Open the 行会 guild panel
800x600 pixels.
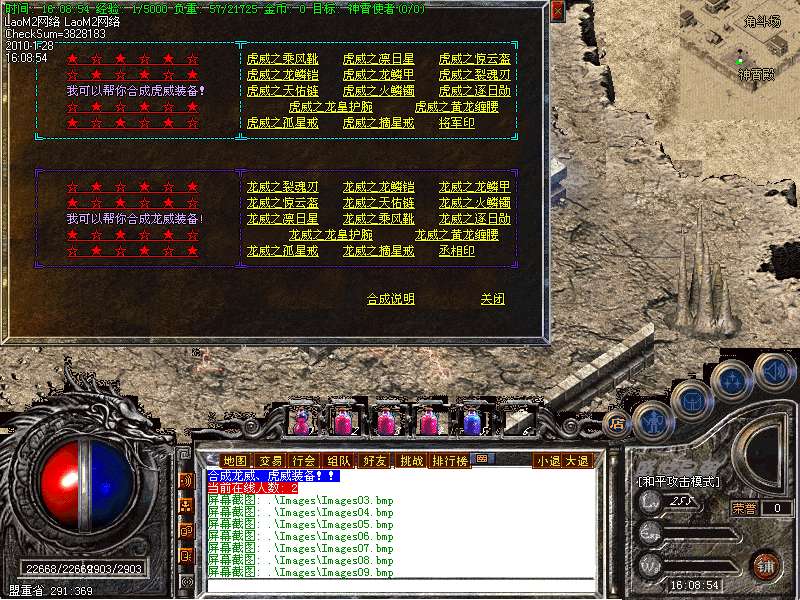tap(304, 460)
